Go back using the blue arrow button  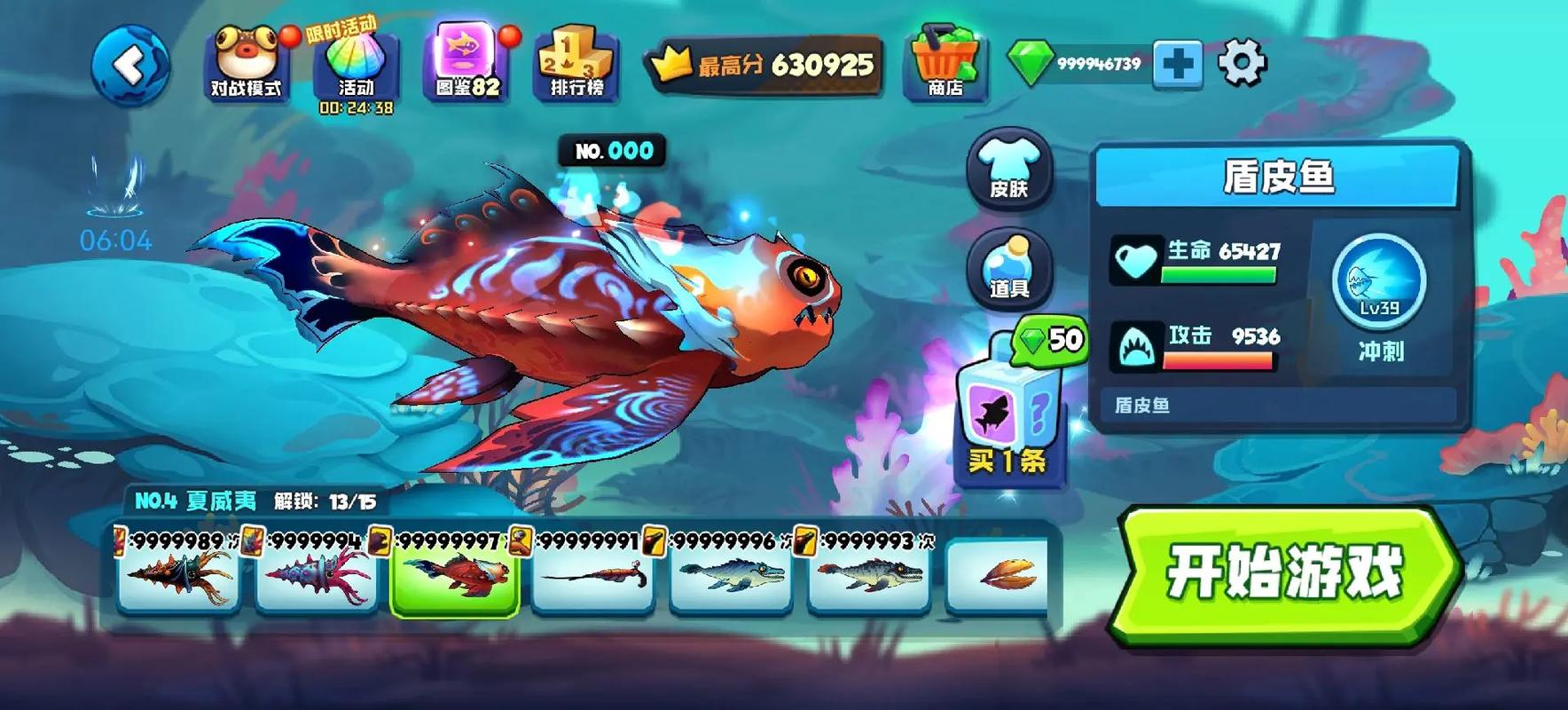pos(130,66)
